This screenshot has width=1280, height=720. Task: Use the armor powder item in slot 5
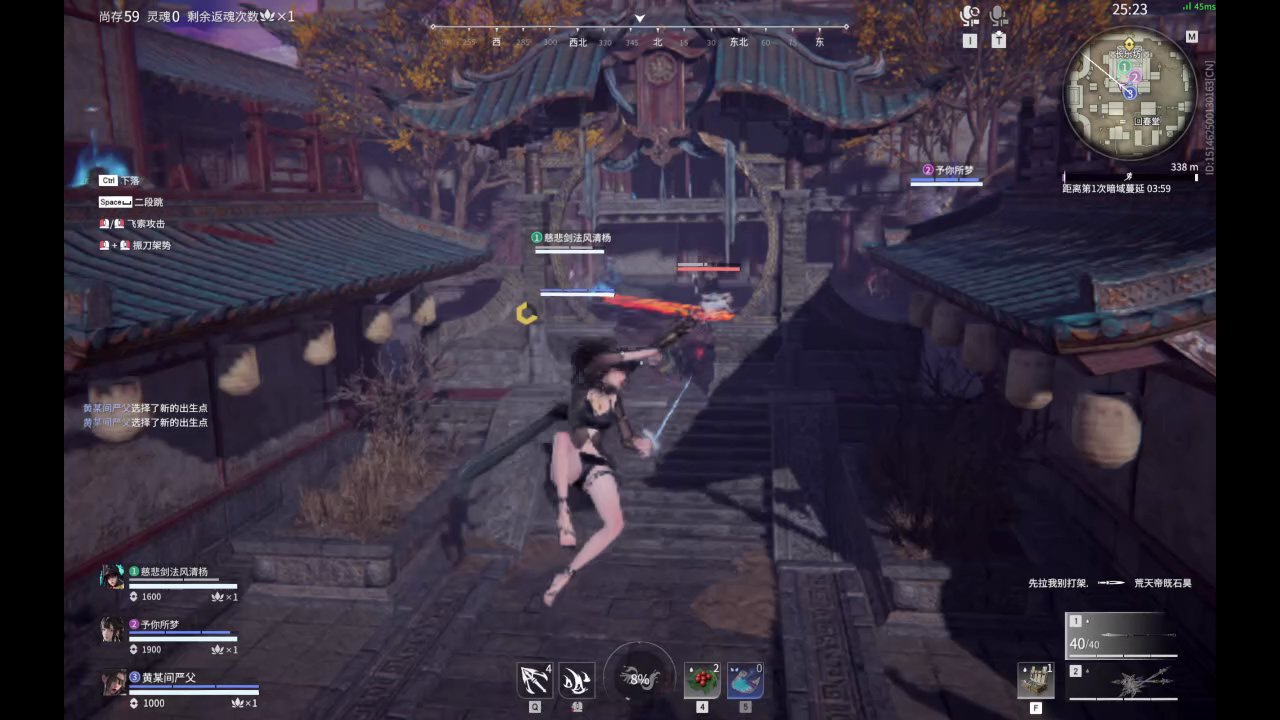[x=746, y=679]
